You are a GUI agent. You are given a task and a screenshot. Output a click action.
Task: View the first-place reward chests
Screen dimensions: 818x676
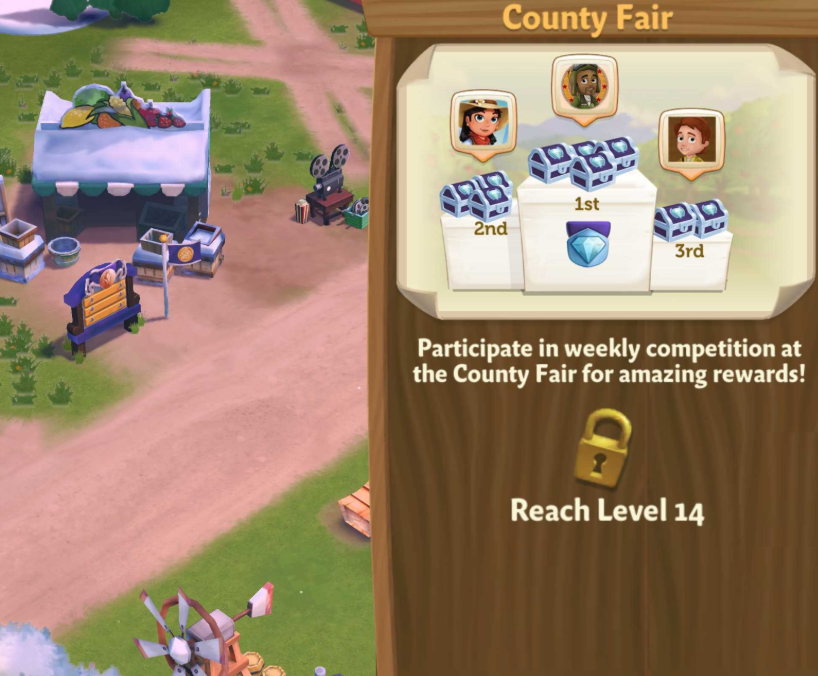(585, 161)
